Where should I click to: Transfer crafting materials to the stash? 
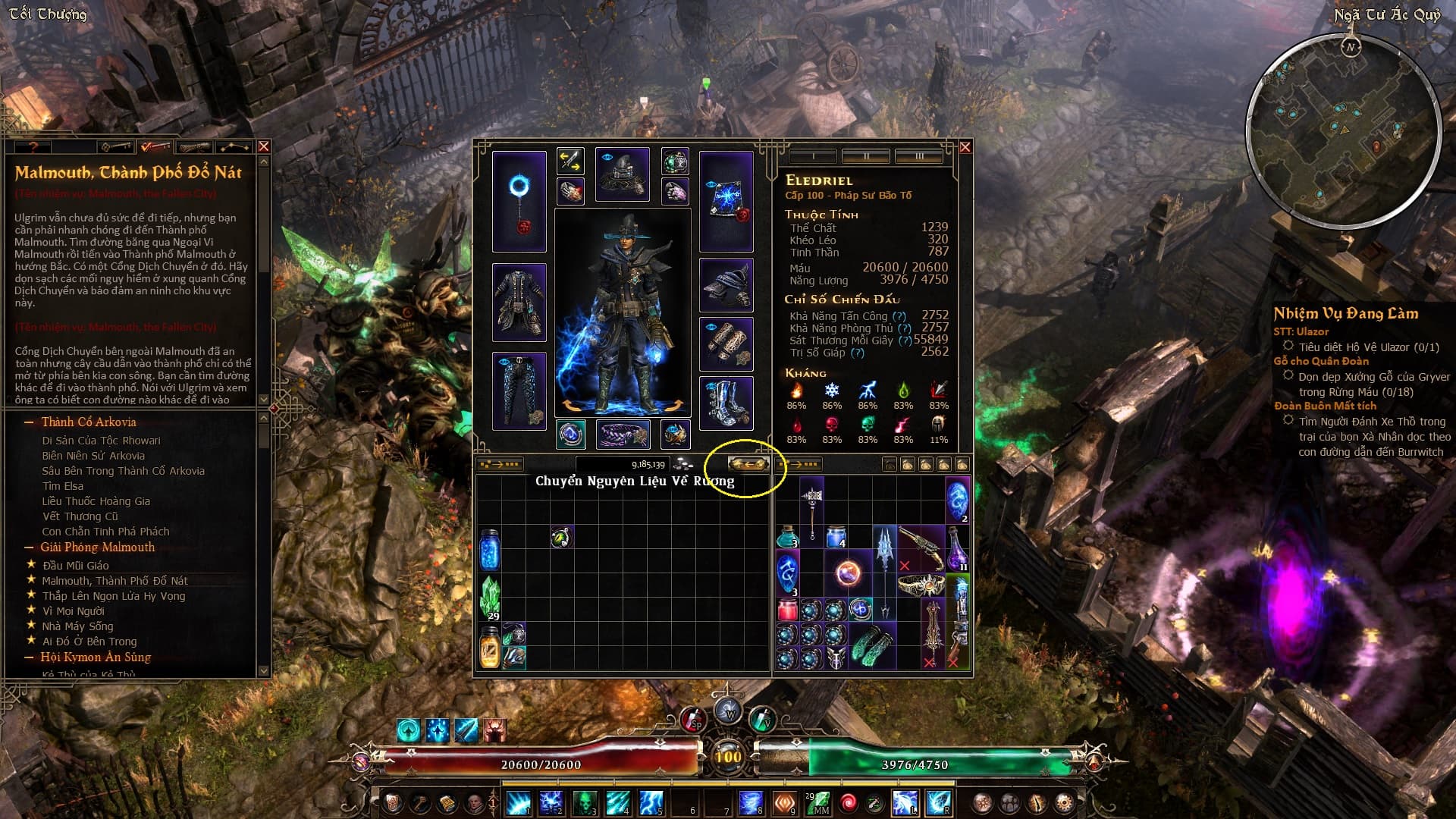(x=748, y=464)
